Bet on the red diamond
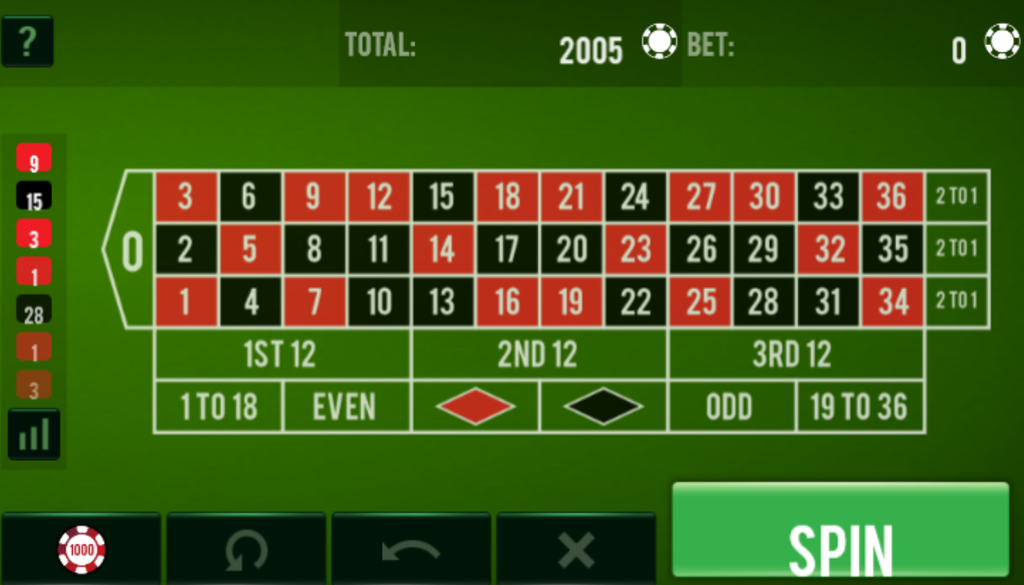This screenshot has width=1024, height=585. pos(475,407)
